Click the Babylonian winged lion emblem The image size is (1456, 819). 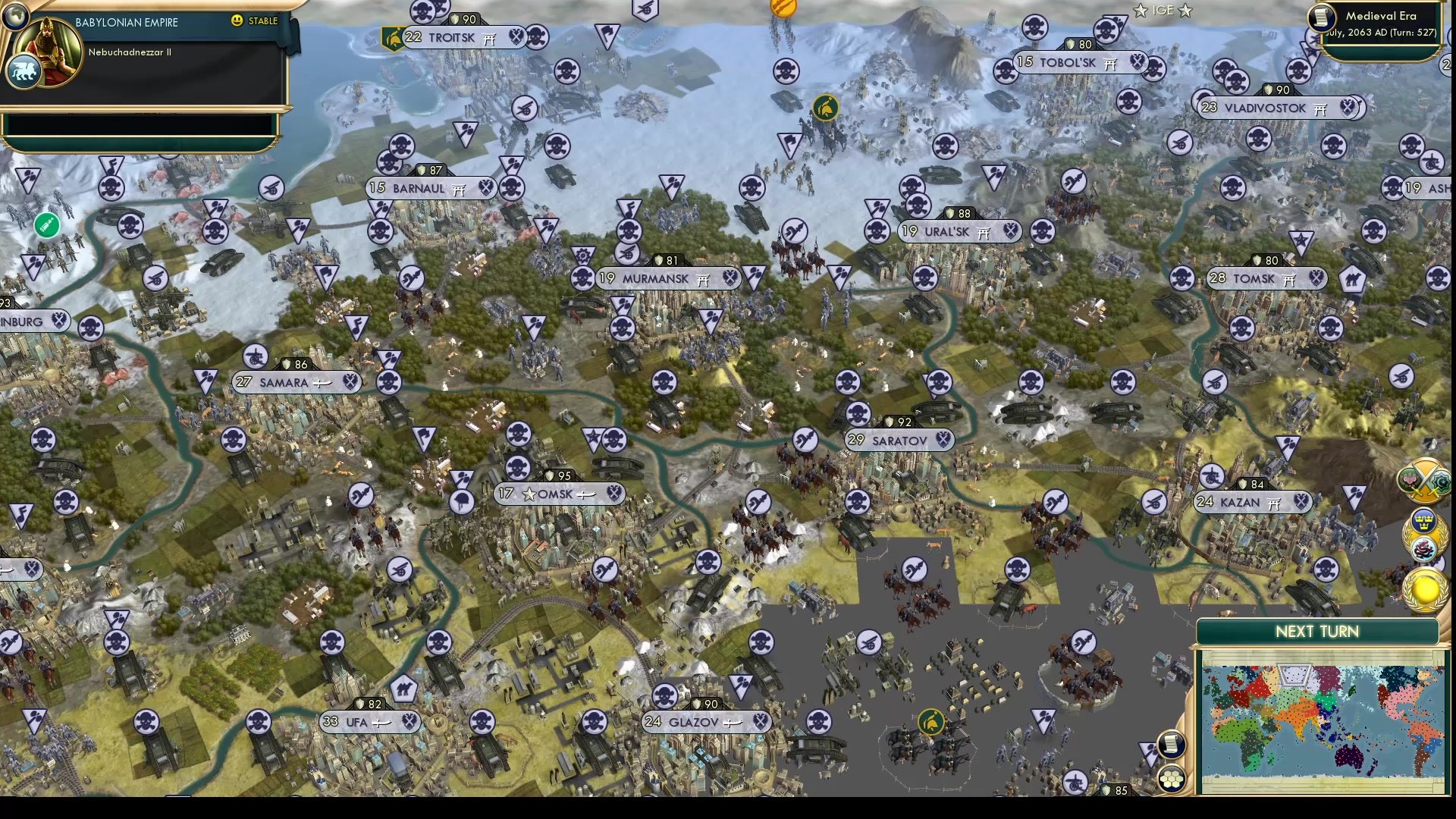pos(23,73)
